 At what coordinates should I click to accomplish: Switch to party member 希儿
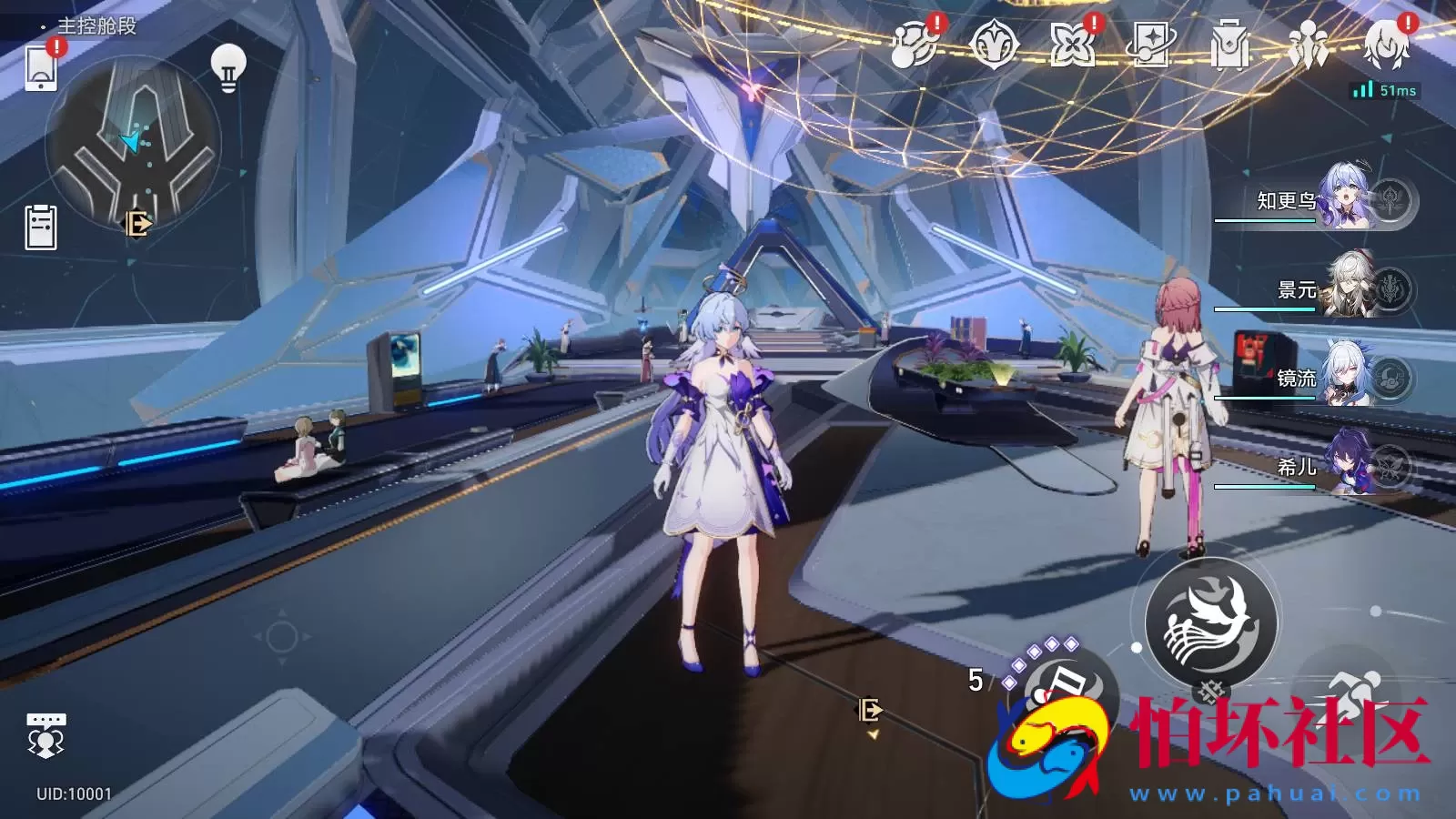coord(1319,466)
